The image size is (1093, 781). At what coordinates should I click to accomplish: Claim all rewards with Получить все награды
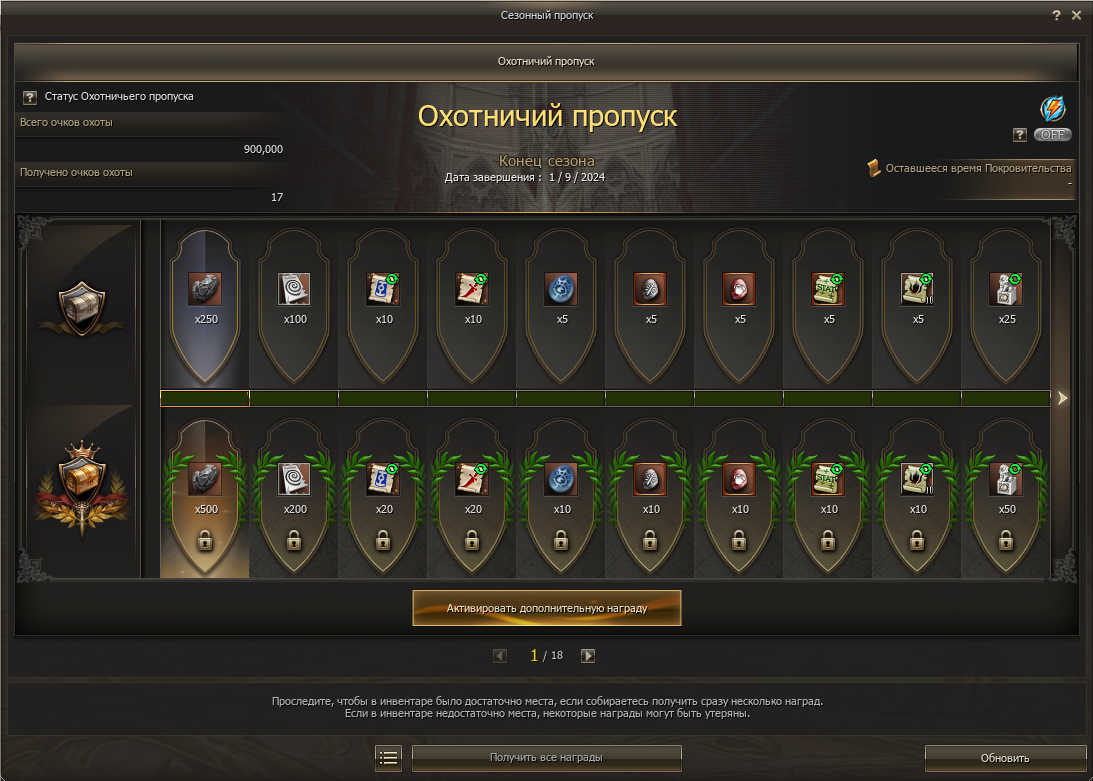pyautogui.click(x=546, y=758)
